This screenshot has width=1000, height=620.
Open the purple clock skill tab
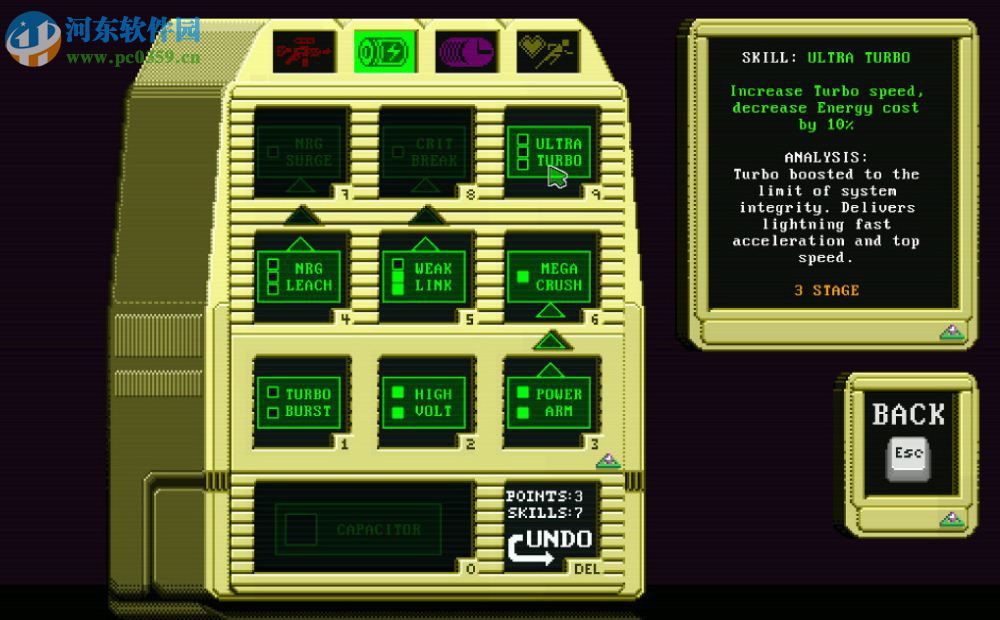pyautogui.click(x=466, y=51)
